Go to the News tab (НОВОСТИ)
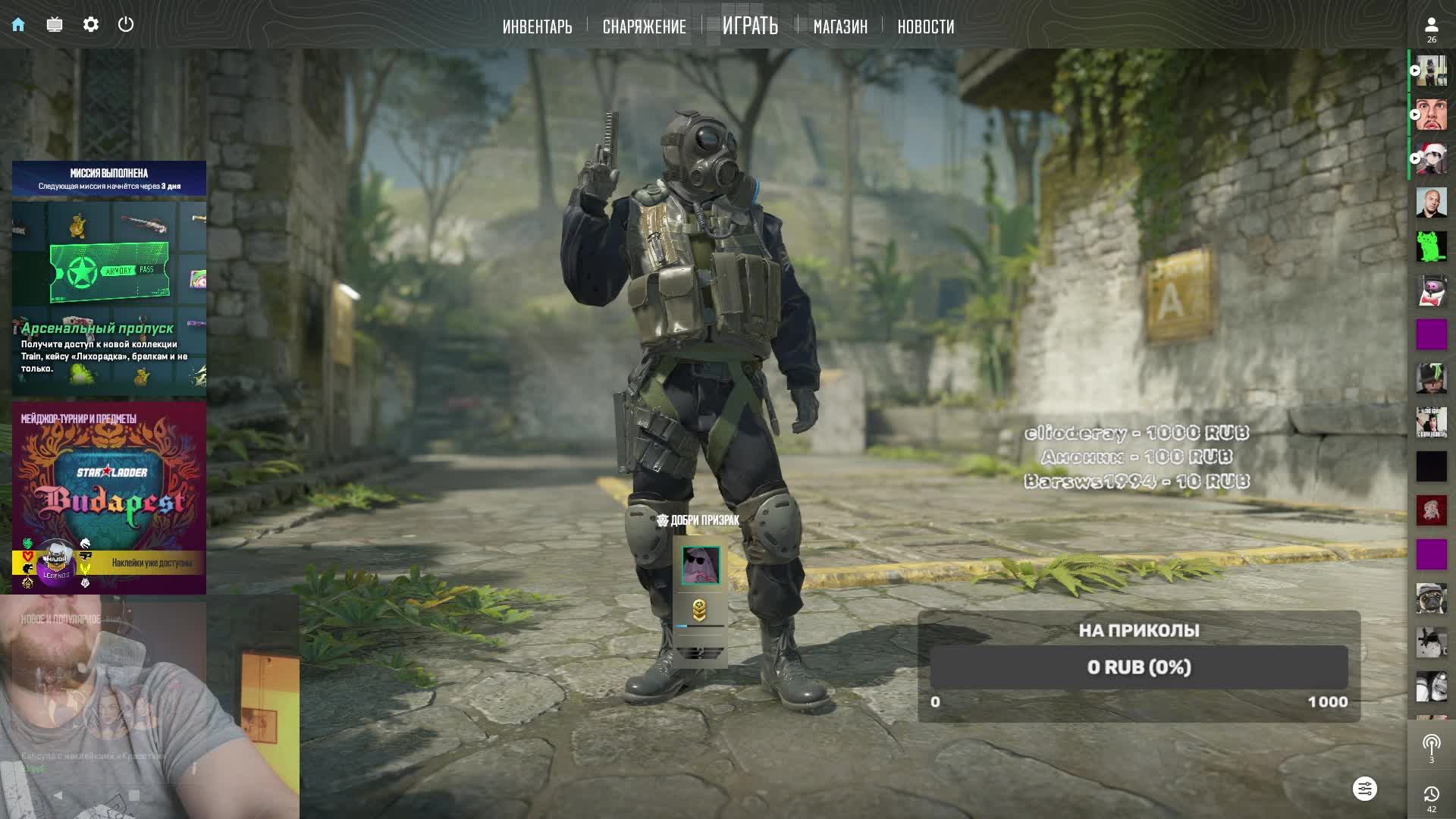Screen dimensions: 1456x819 [x=925, y=27]
